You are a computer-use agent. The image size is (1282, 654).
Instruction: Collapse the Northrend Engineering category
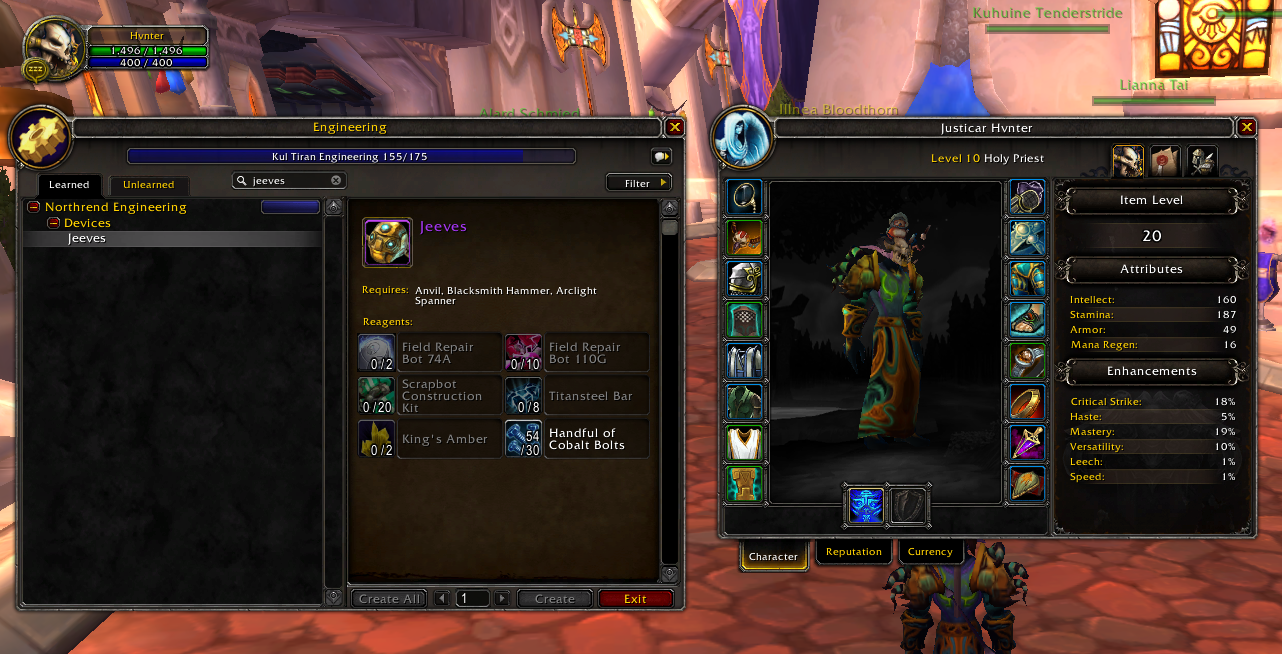click(x=34, y=207)
